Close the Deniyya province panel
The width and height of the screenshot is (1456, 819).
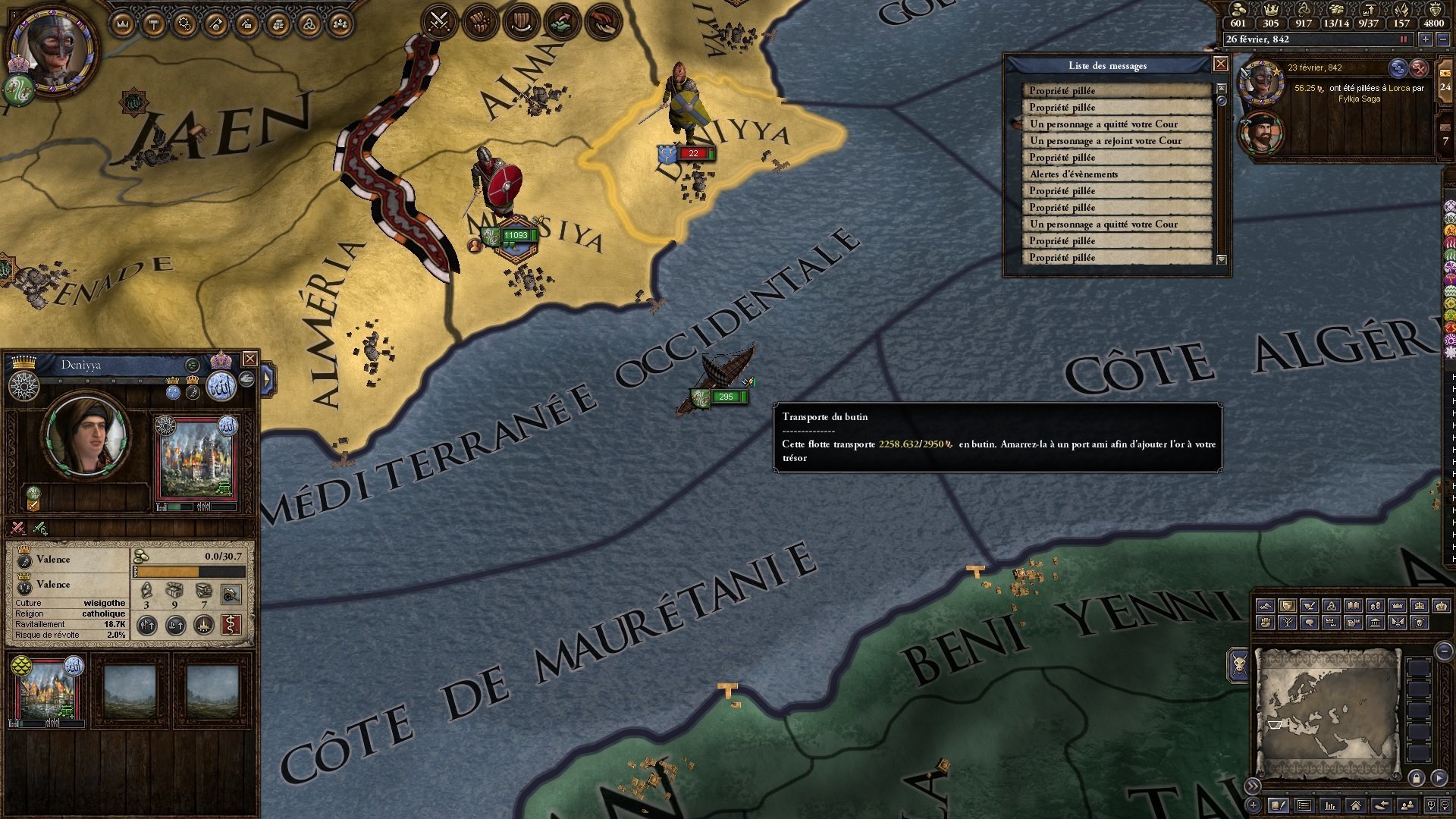[249, 359]
